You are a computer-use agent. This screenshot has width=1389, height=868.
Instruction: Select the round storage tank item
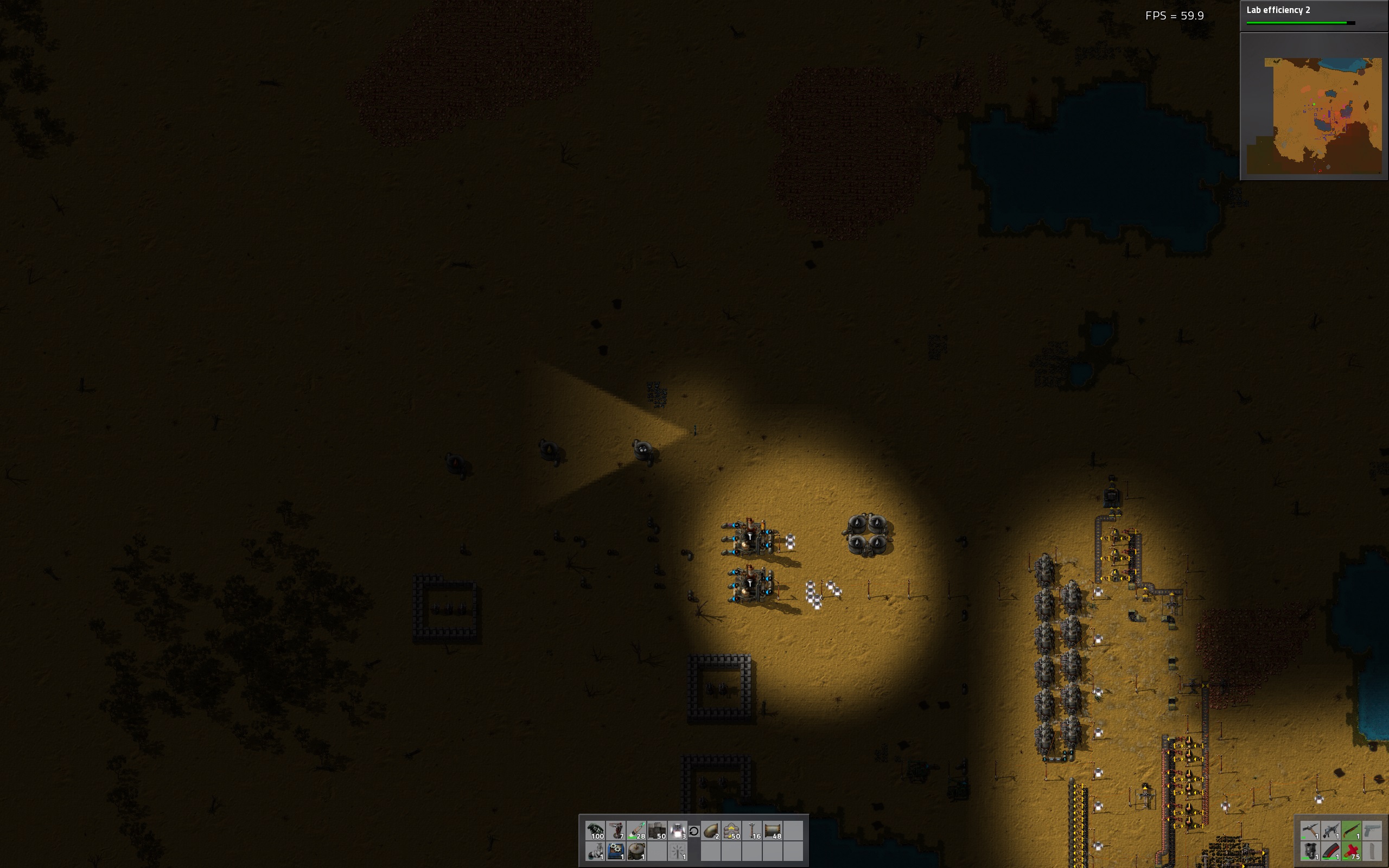click(x=636, y=851)
